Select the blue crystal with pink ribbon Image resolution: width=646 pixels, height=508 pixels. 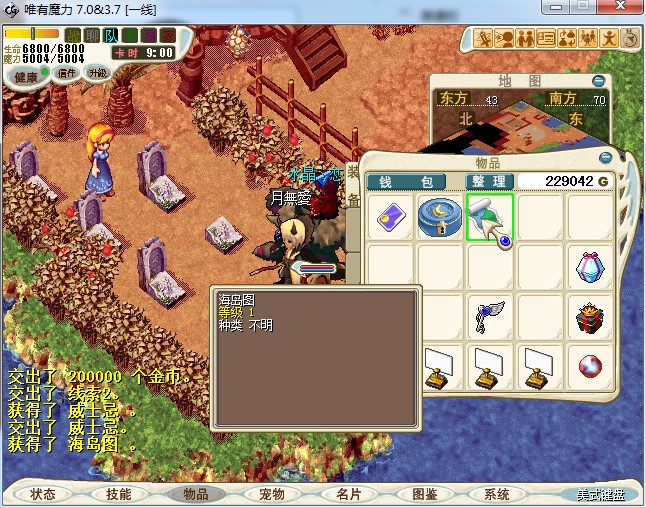coord(590,267)
